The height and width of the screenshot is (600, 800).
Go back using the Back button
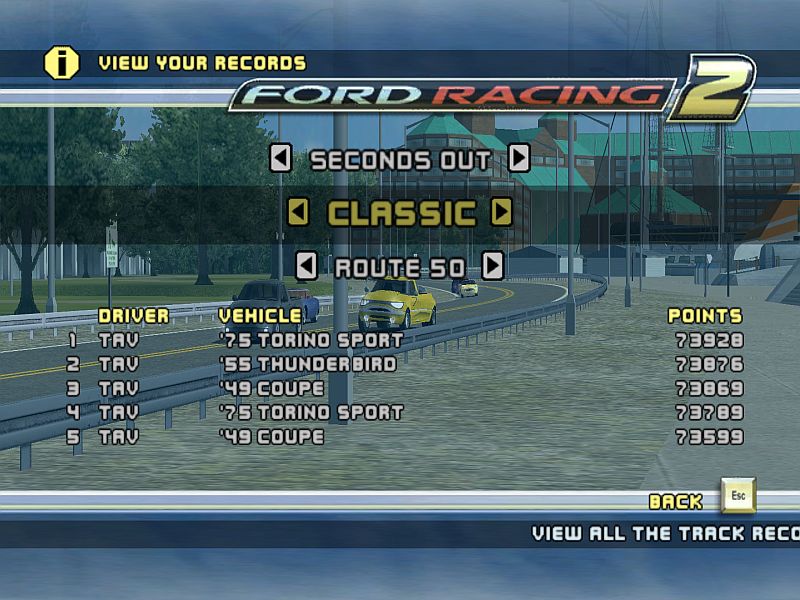coord(738,497)
